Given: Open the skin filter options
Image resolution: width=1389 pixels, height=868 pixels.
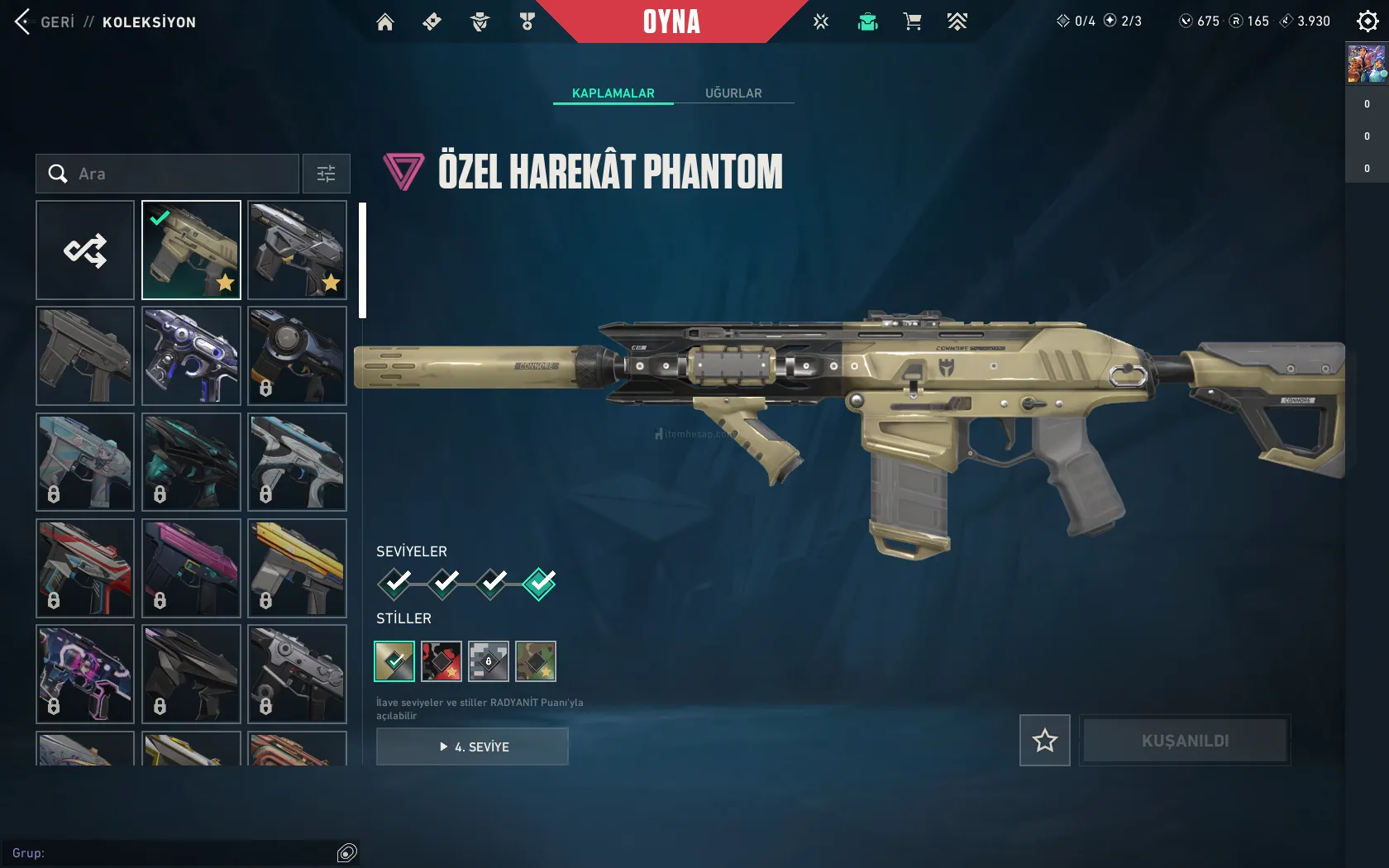Looking at the screenshot, I should 326,174.
